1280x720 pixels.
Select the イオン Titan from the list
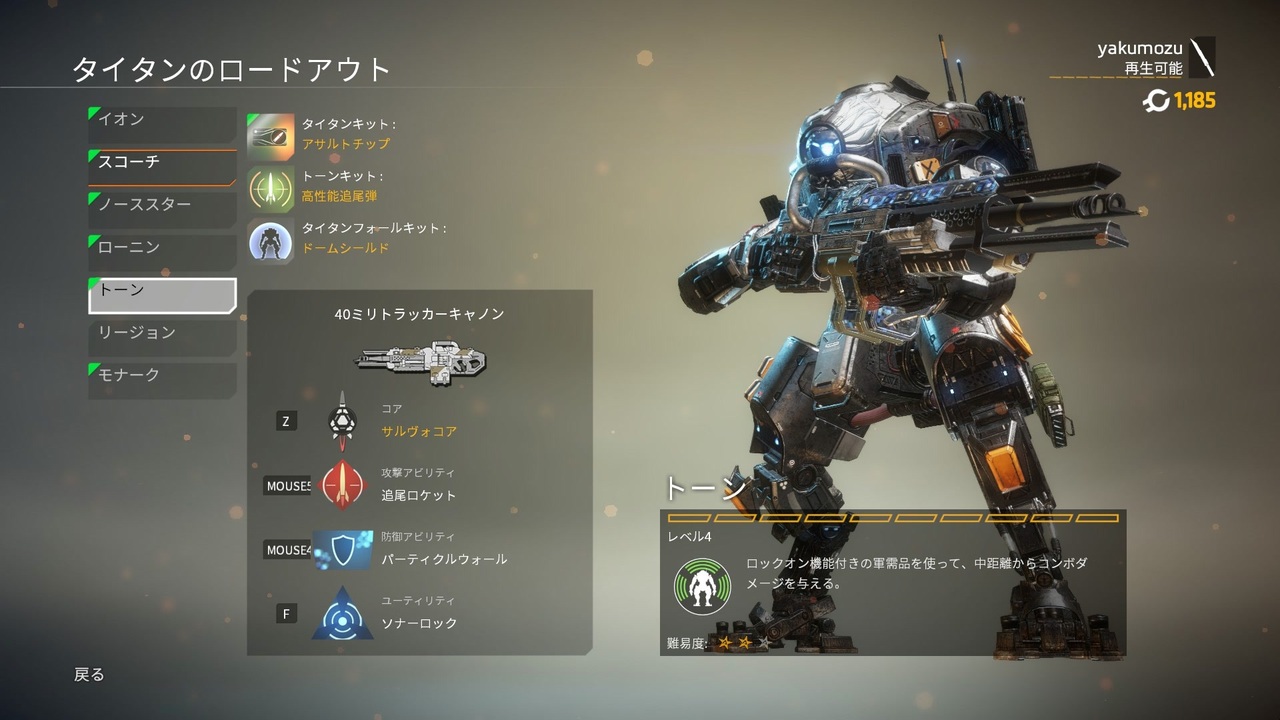tap(160, 118)
